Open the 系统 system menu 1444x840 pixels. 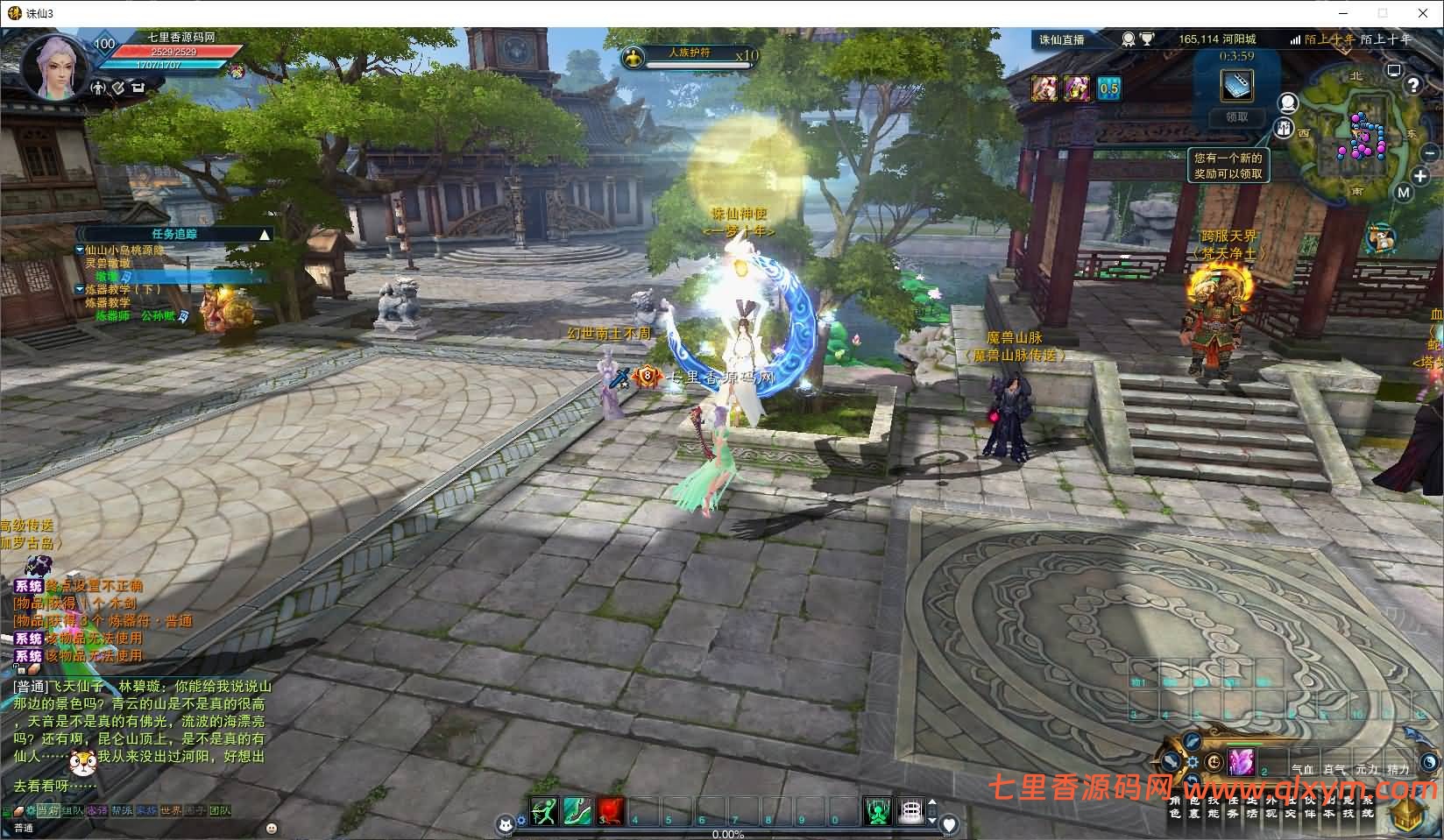point(1368,807)
